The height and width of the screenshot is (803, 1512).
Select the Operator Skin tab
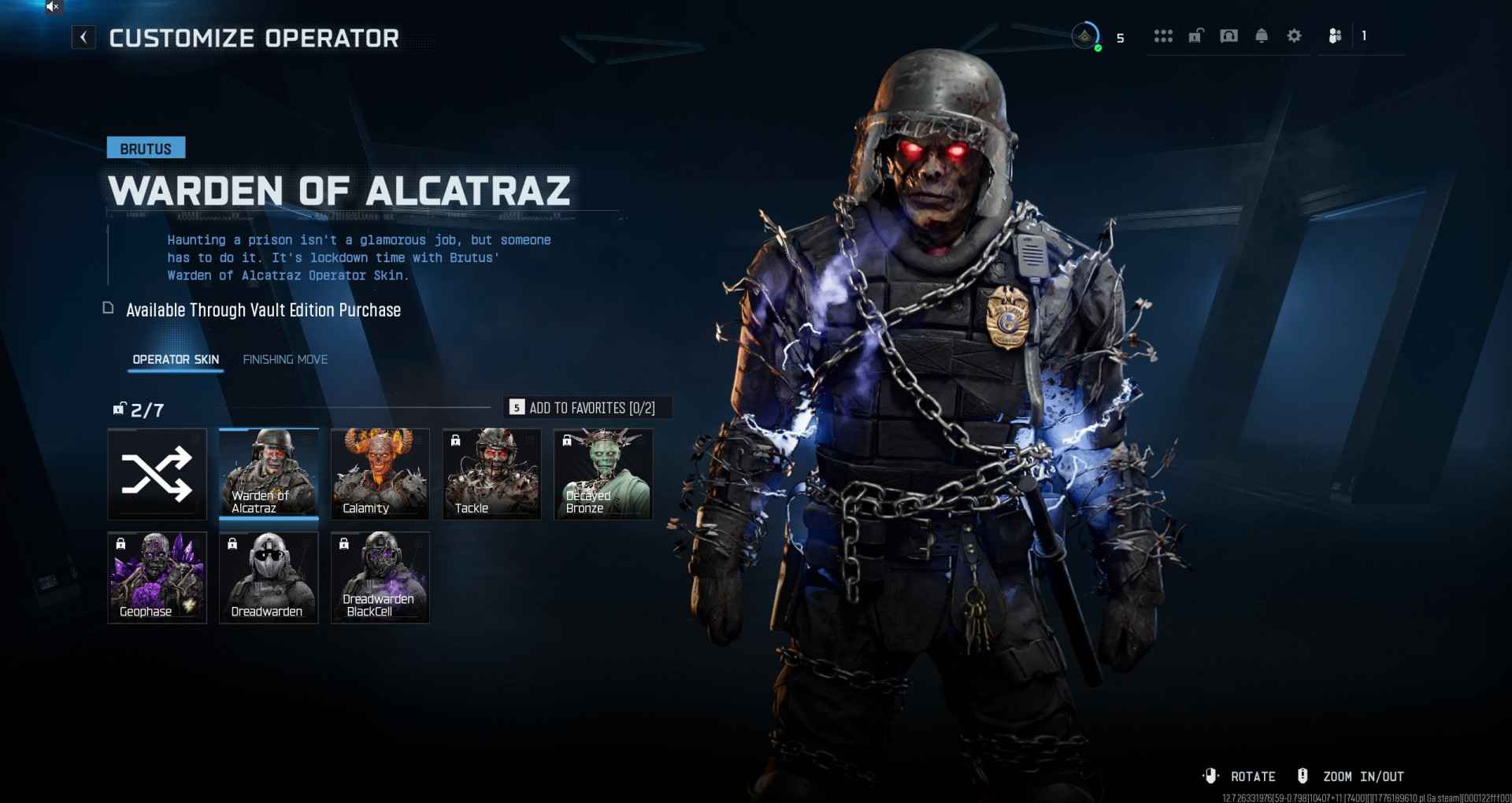[x=176, y=360]
